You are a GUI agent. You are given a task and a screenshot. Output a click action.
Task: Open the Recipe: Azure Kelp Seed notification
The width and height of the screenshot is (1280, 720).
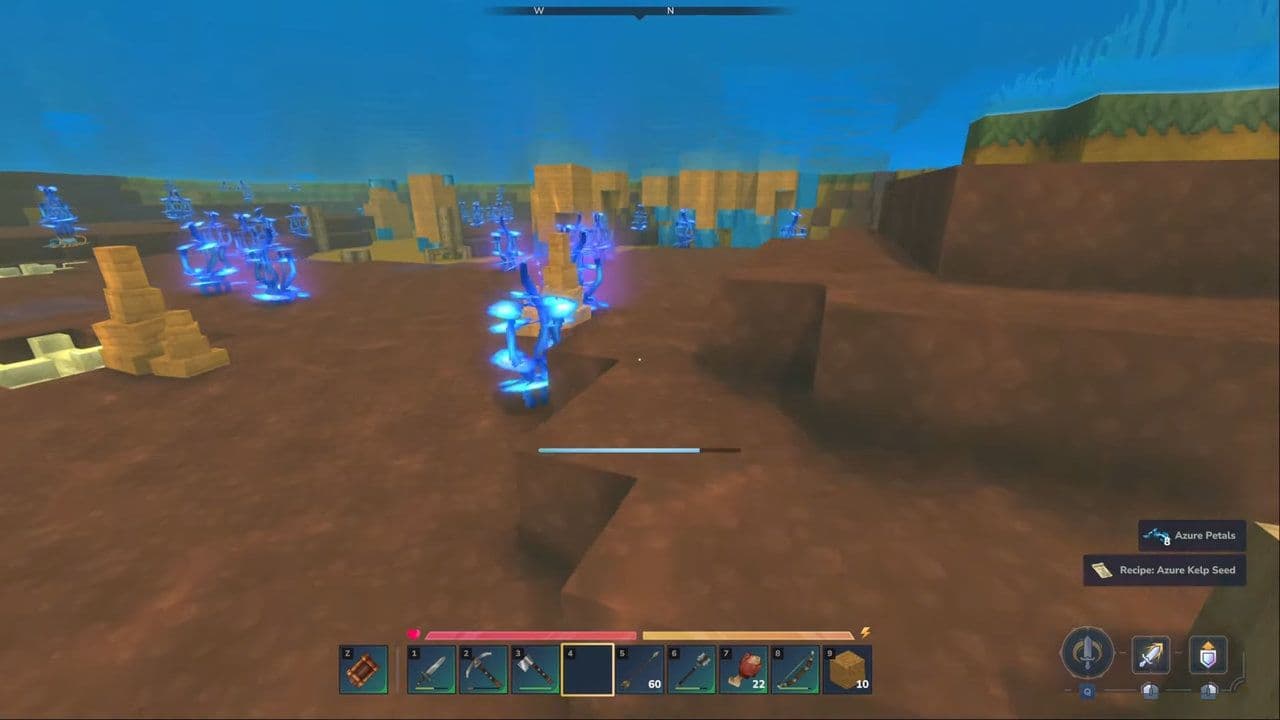(1164, 570)
